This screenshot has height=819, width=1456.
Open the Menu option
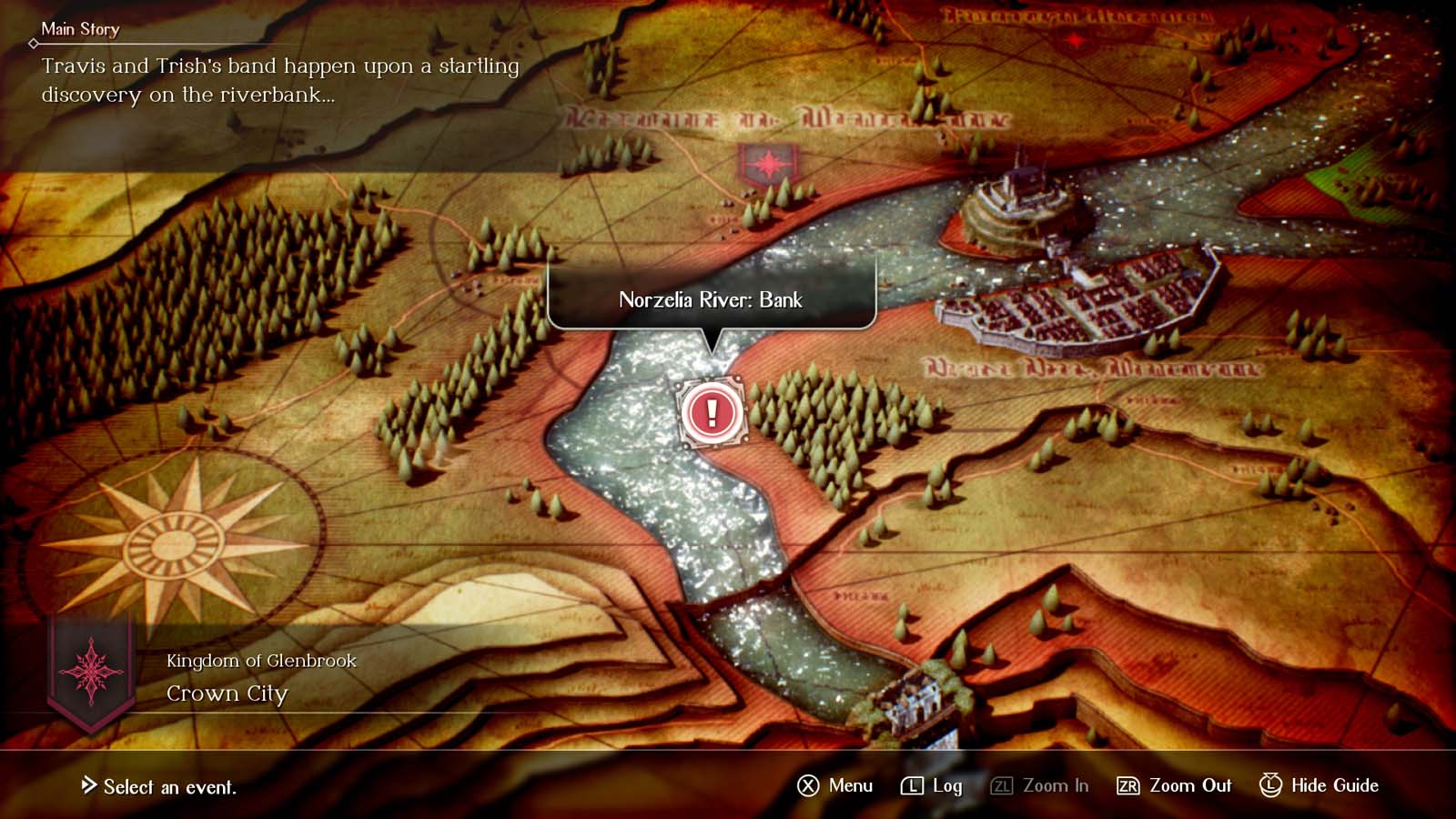pyautogui.click(x=834, y=785)
